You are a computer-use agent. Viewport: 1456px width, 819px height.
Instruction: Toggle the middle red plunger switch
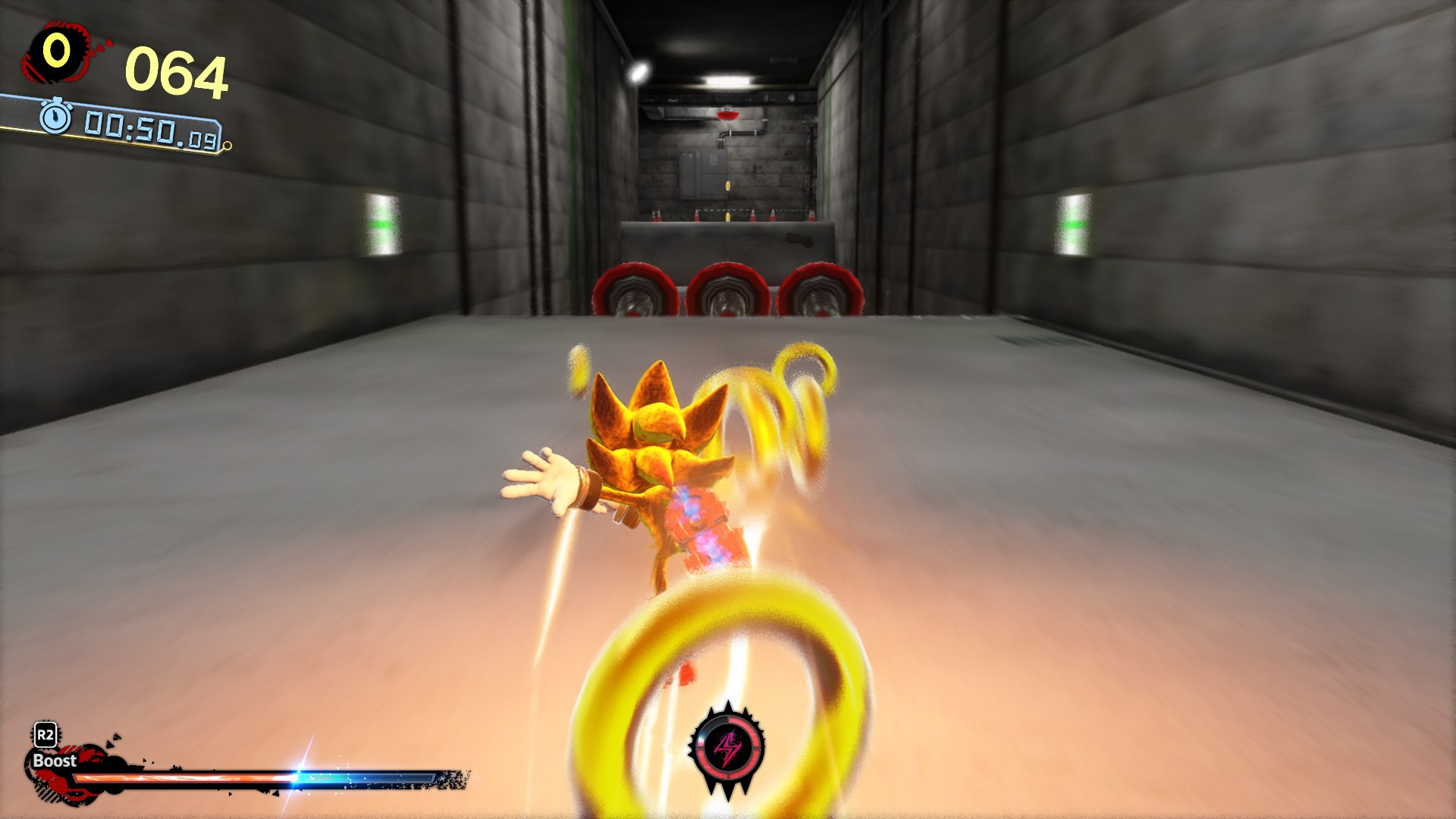(x=728, y=292)
